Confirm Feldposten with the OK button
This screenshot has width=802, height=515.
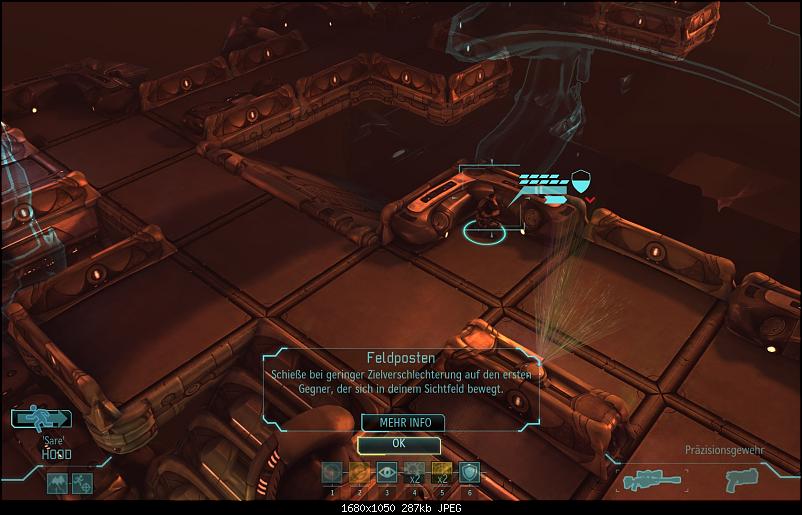click(x=398, y=444)
